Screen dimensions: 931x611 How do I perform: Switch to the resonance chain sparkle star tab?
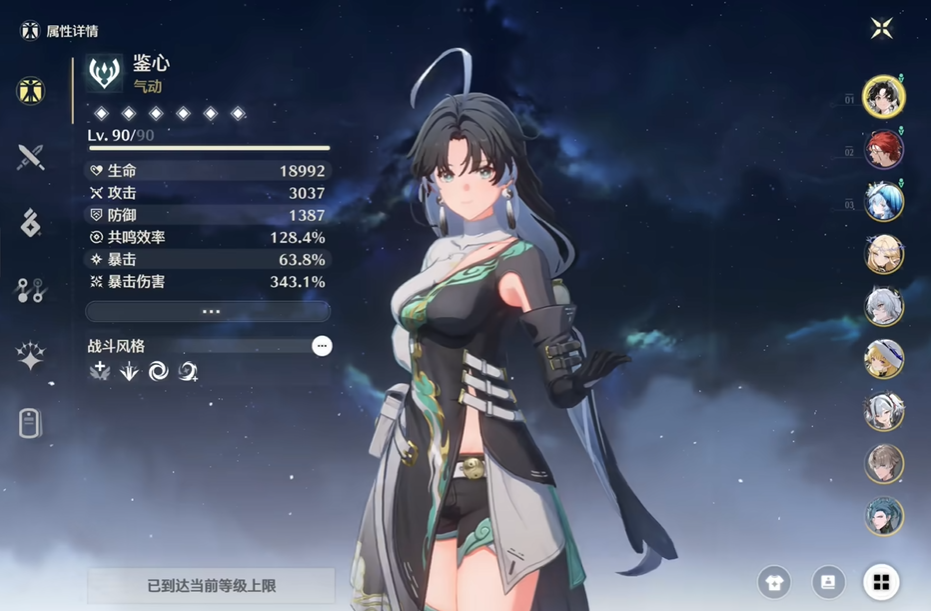click(x=31, y=356)
